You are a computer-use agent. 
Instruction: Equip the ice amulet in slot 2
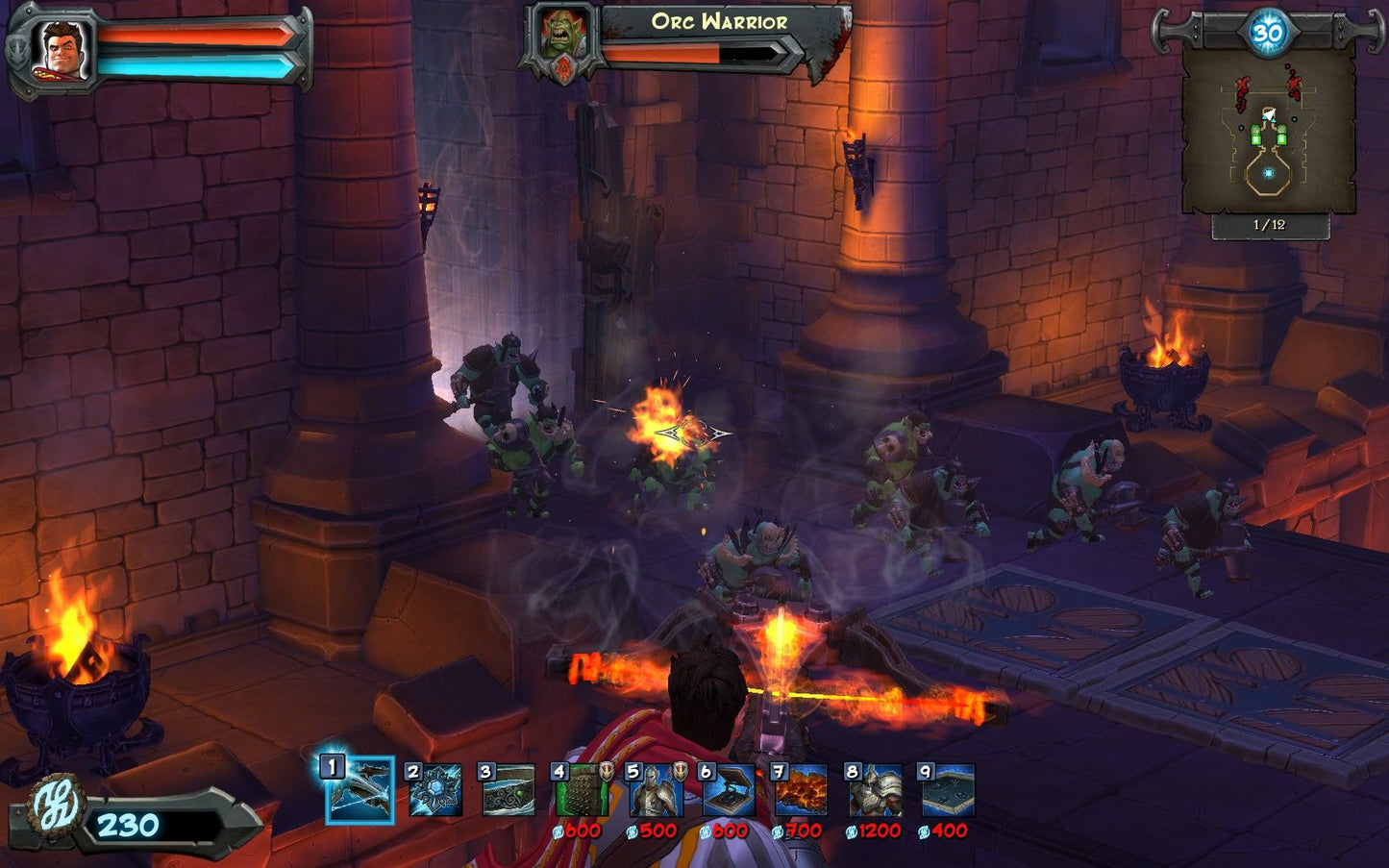coord(434,790)
